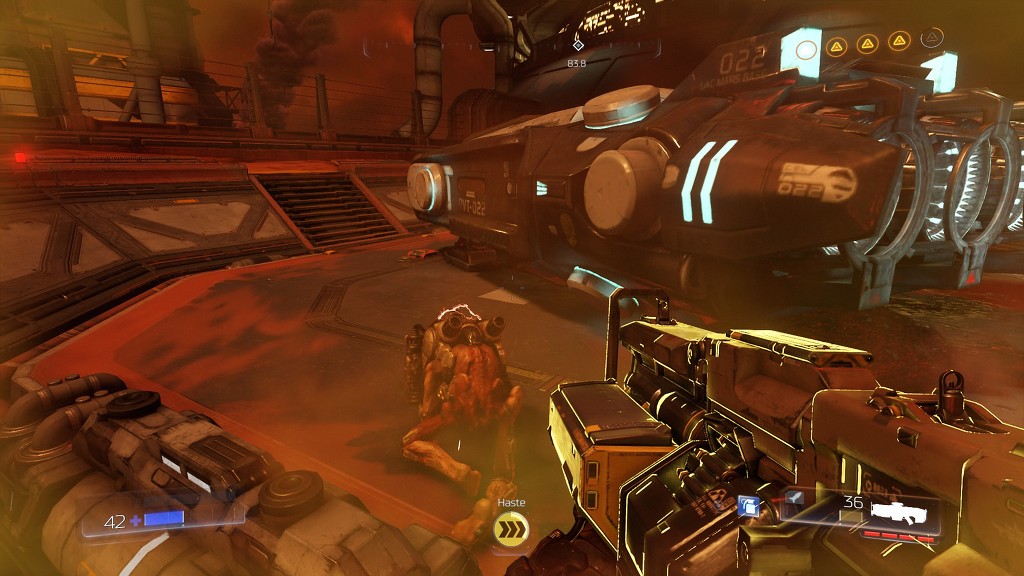Select the grey rocket icon beside the grenade
This screenshot has width=1024, height=576.
pyautogui.click(x=793, y=498)
